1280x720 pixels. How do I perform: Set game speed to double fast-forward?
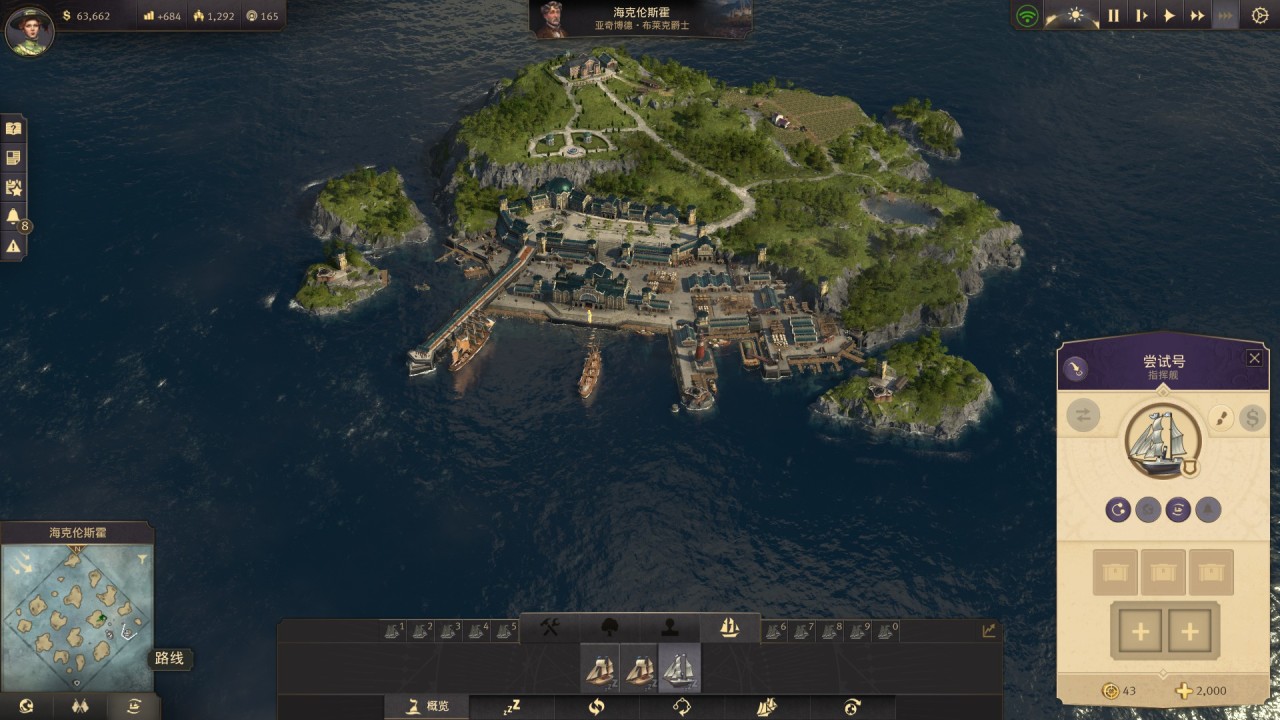[1196, 15]
